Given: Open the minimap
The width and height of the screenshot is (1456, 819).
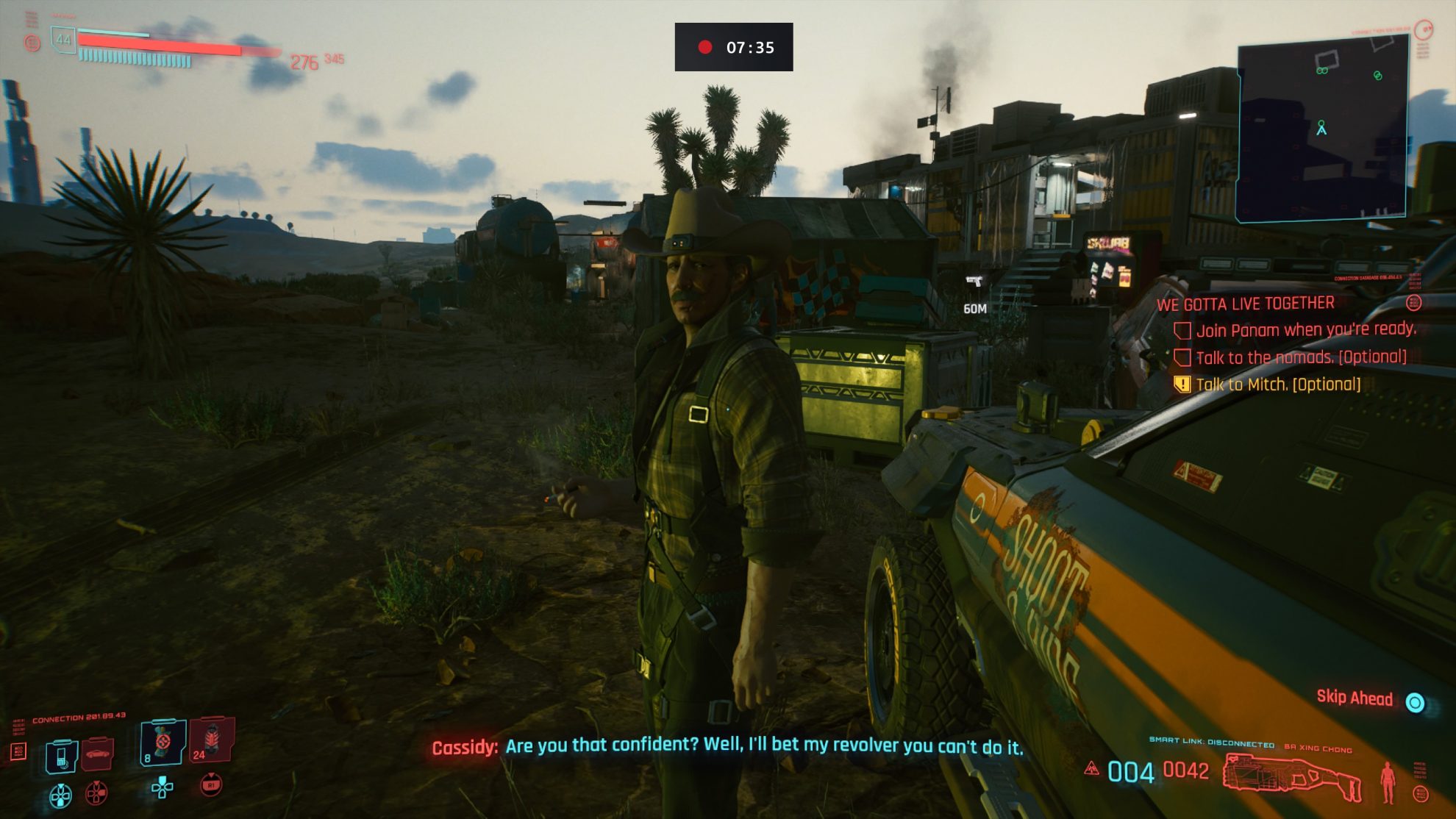Looking at the screenshot, I should click(1322, 129).
